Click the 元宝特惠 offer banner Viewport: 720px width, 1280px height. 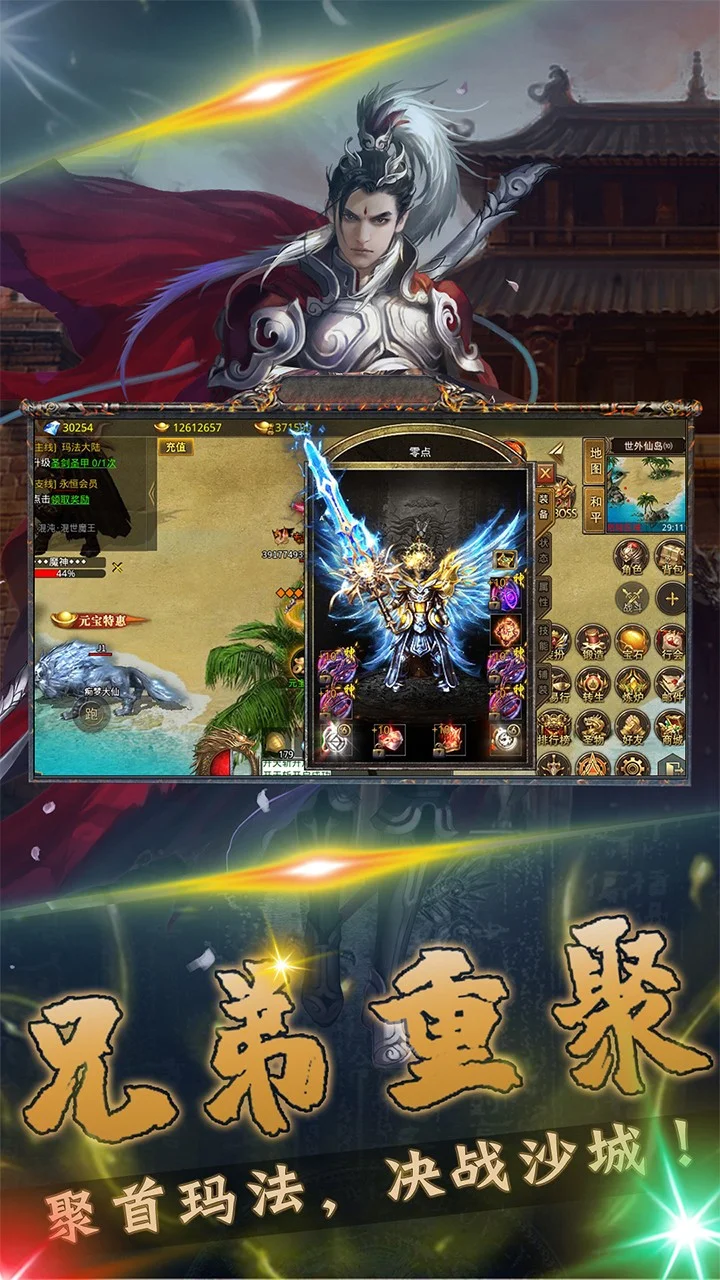click(x=100, y=621)
